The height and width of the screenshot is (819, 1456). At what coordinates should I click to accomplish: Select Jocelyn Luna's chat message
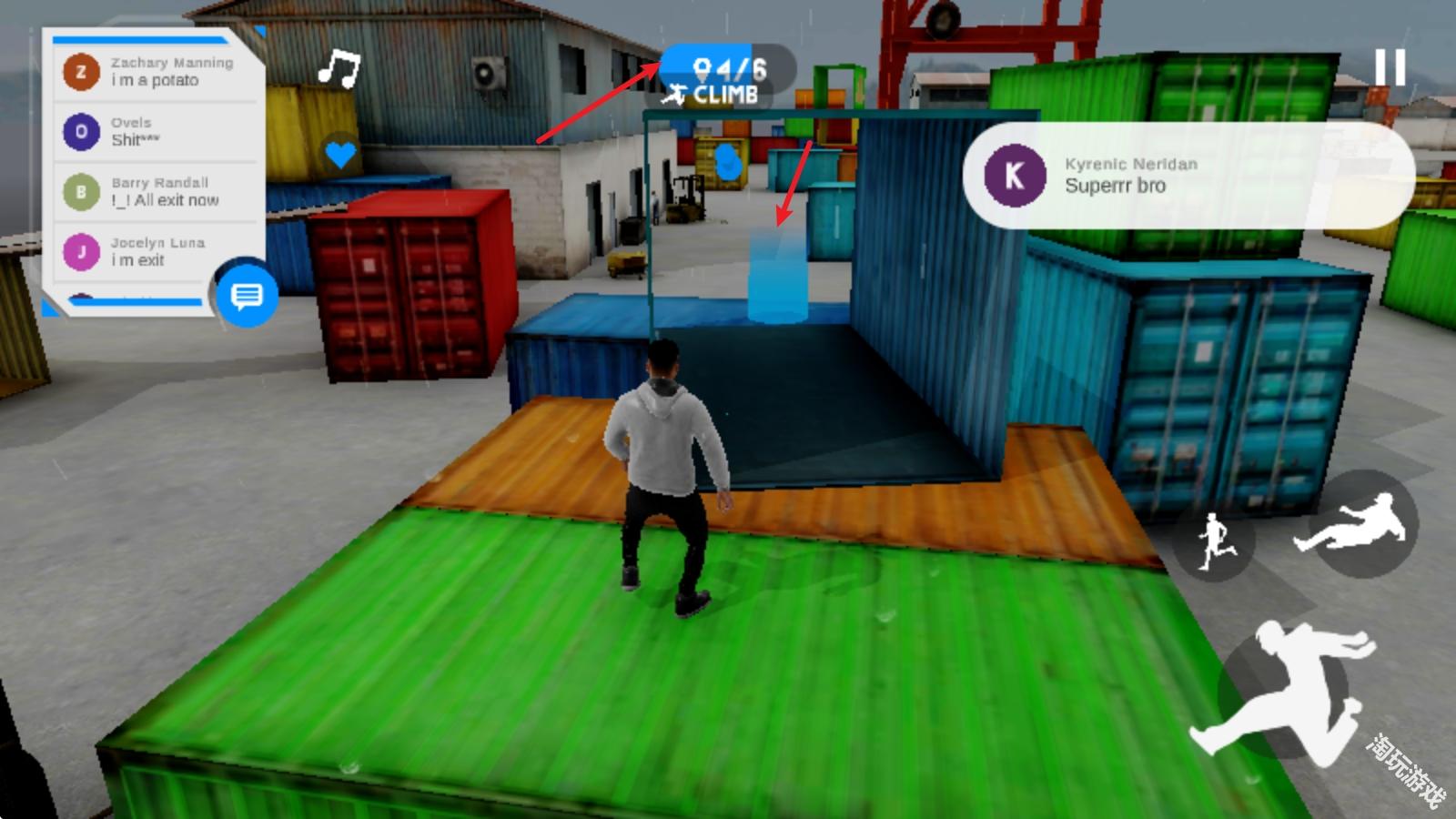[x=155, y=252]
